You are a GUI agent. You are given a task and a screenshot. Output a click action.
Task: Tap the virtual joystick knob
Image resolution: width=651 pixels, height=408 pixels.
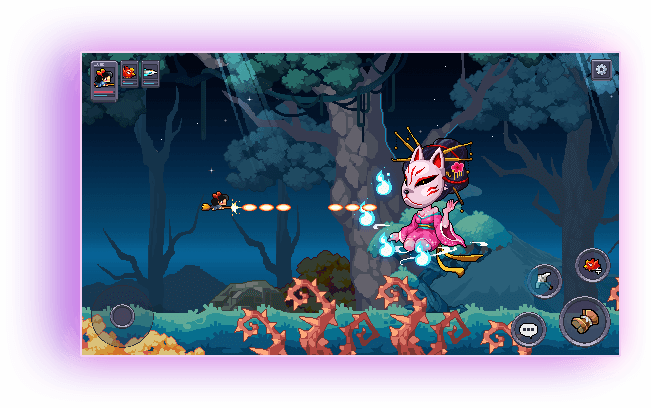tap(122, 316)
